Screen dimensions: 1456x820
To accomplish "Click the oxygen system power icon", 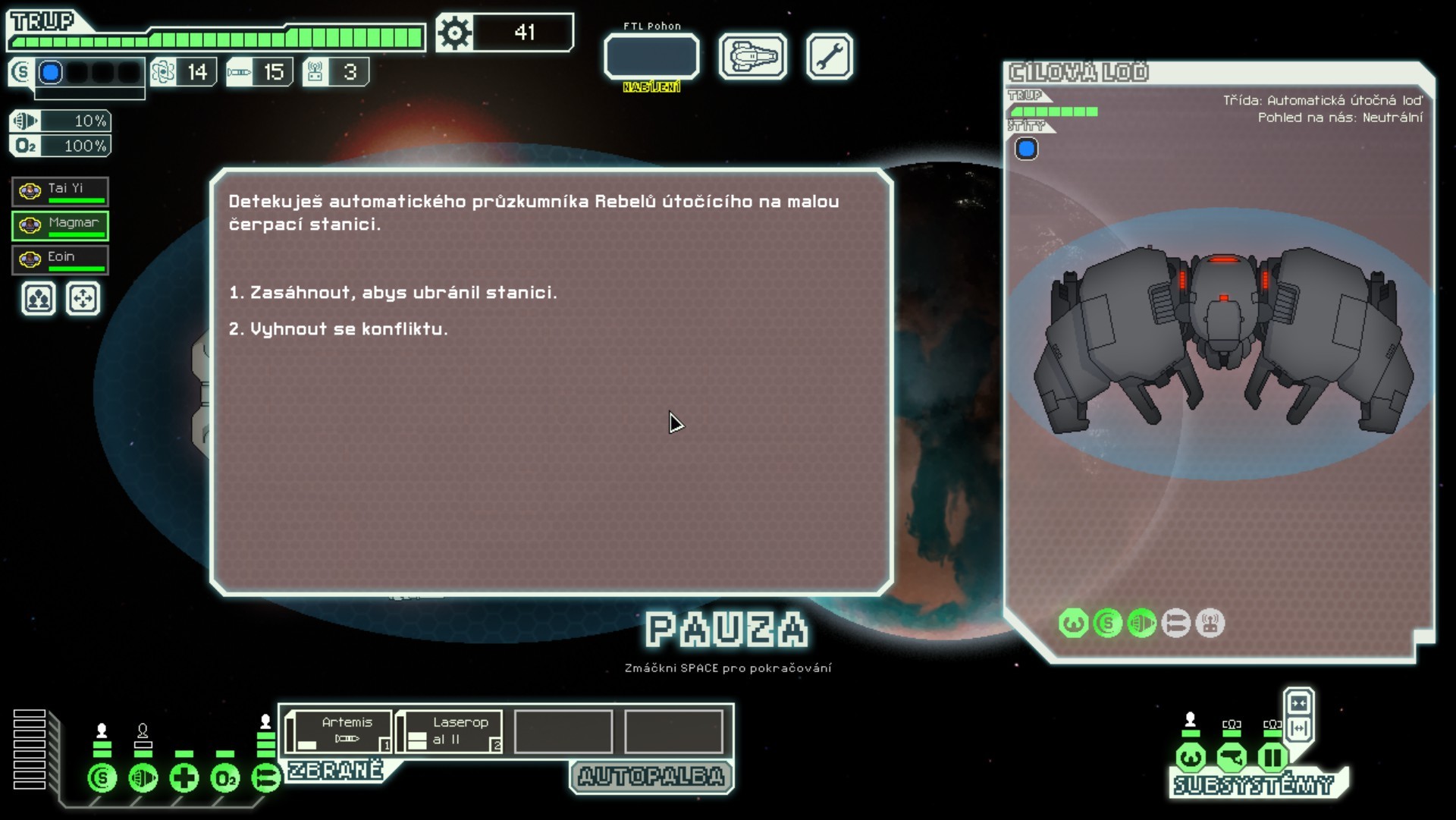I will coord(225,778).
